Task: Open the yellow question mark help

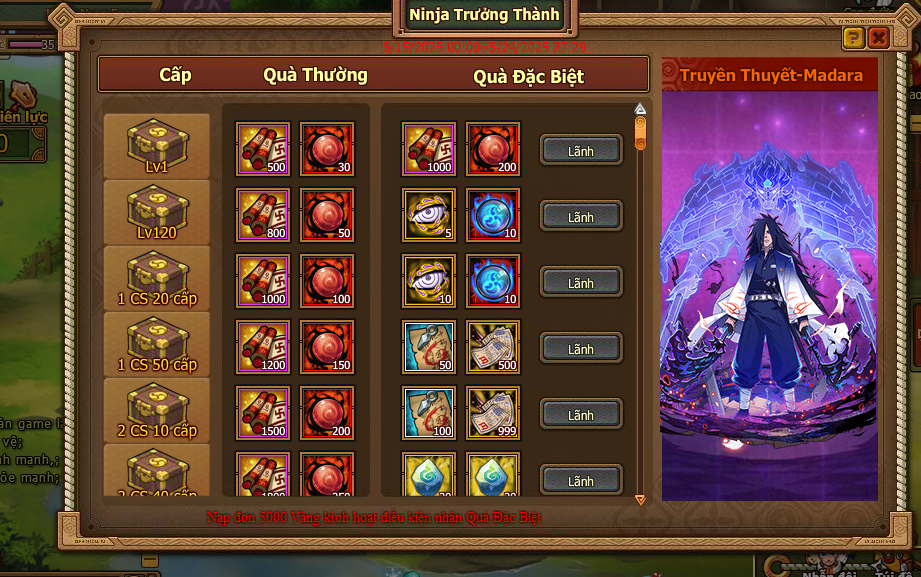Action: [x=853, y=39]
